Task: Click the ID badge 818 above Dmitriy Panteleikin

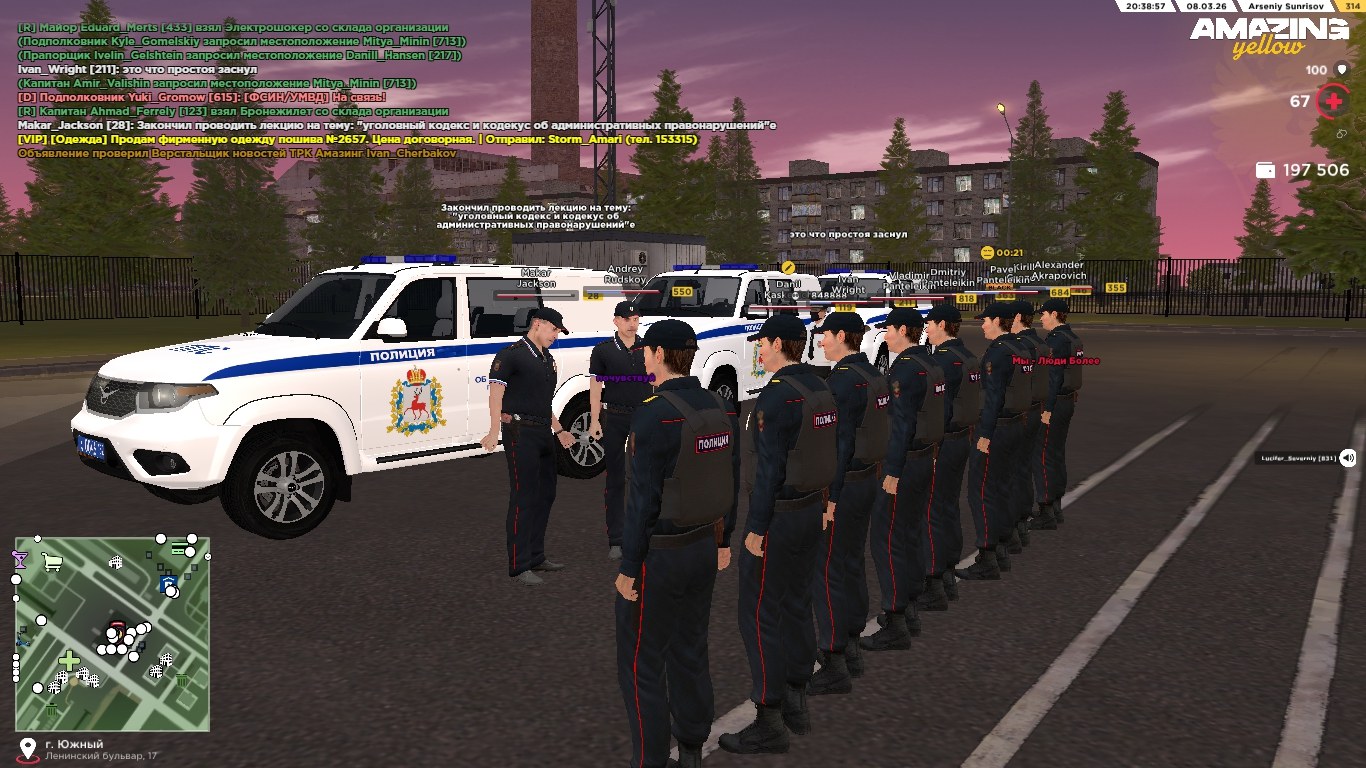Action: tap(966, 299)
